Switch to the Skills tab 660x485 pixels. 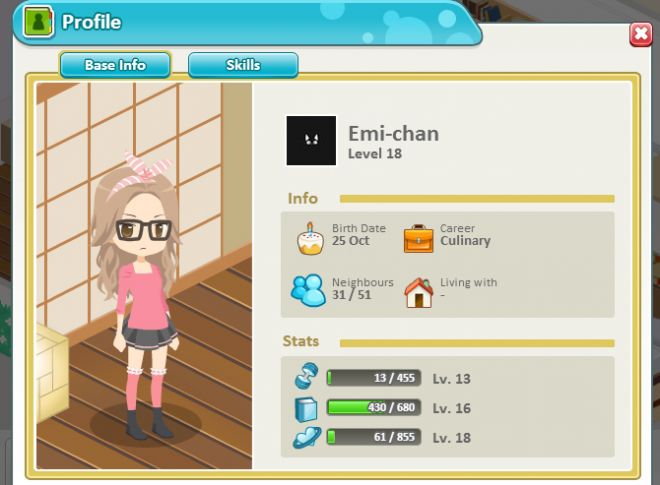(243, 65)
